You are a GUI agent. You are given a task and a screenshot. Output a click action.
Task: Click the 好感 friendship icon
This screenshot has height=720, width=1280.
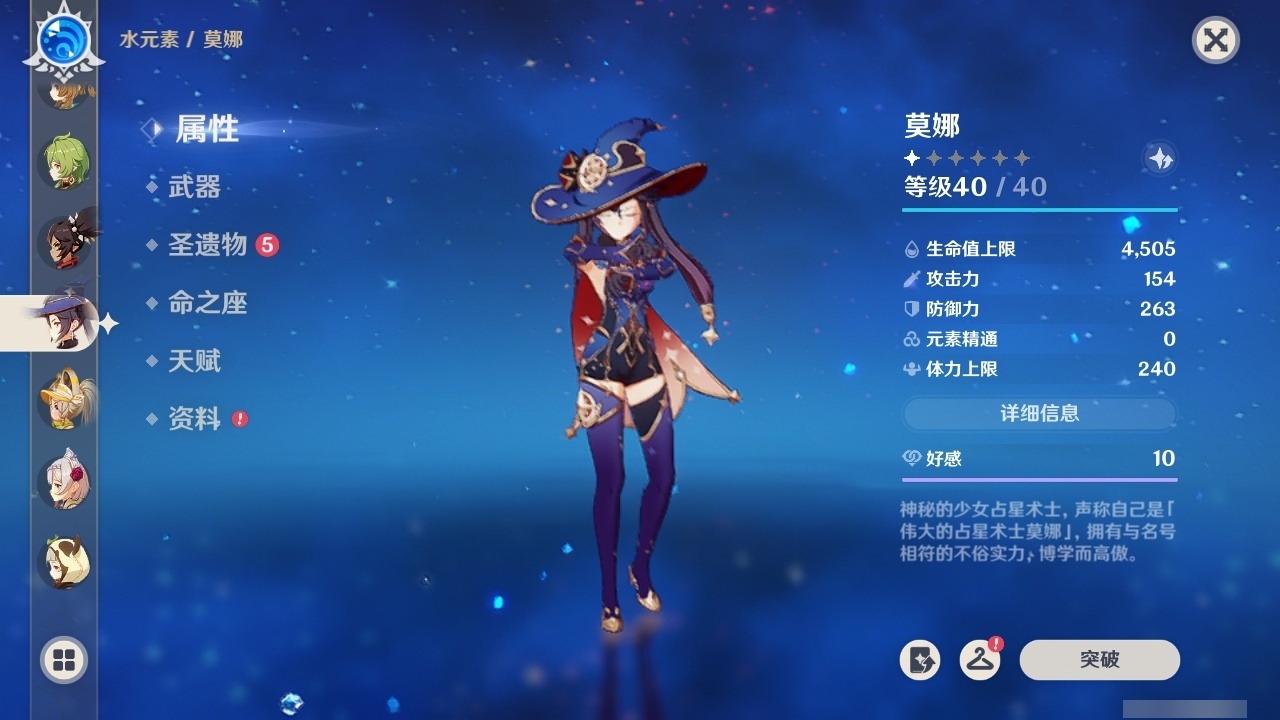click(911, 458)
